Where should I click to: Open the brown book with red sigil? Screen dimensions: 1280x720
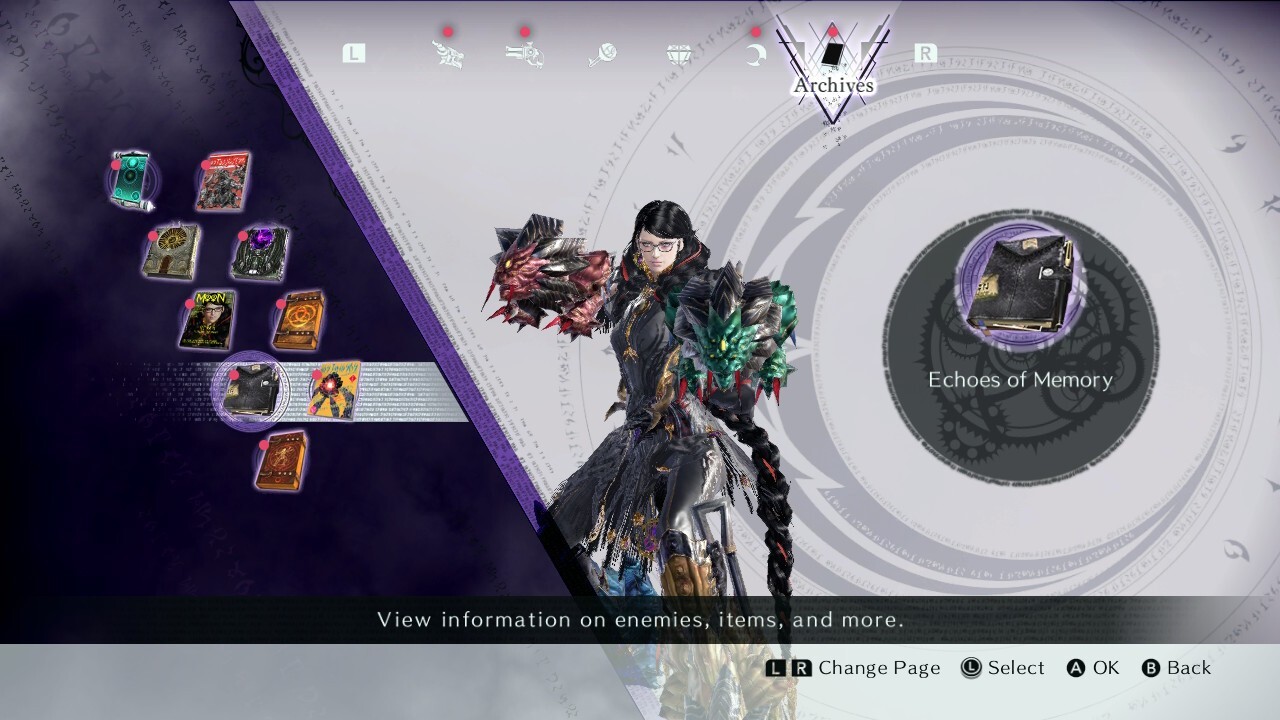click(281, 460)
